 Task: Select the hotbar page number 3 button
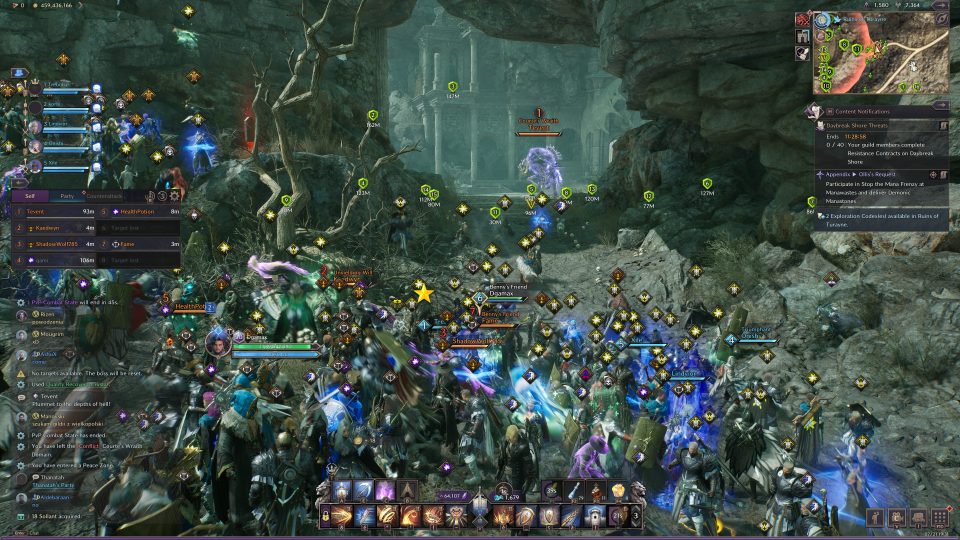pos(636,517)
